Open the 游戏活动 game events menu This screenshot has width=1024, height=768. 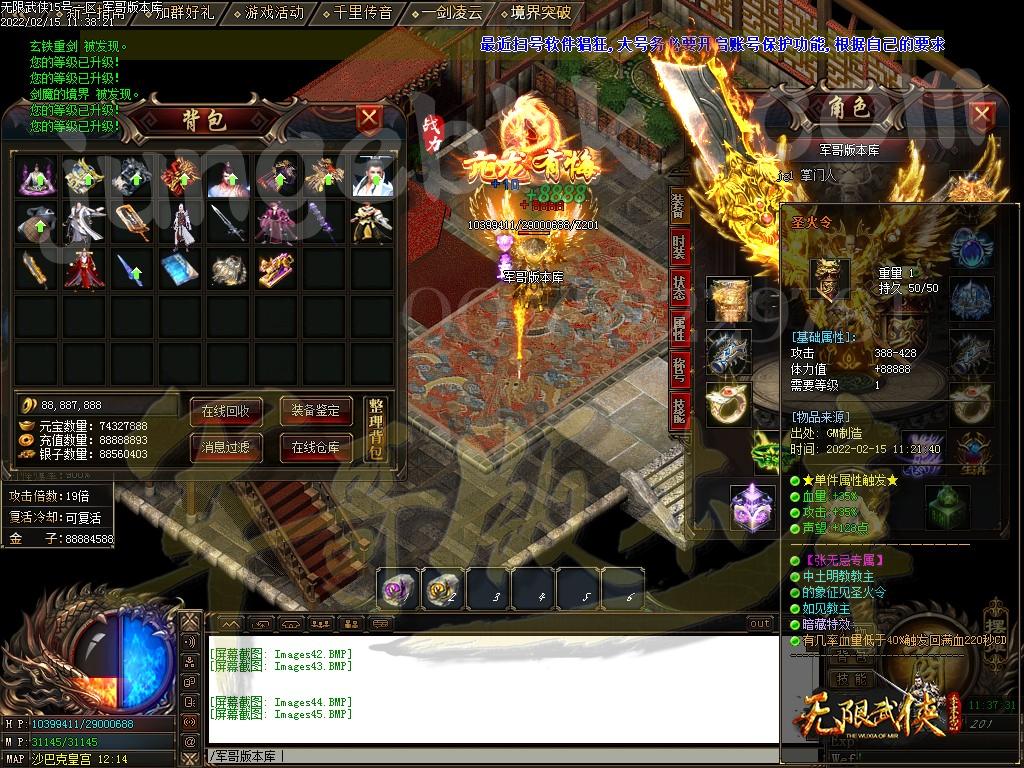274,13
